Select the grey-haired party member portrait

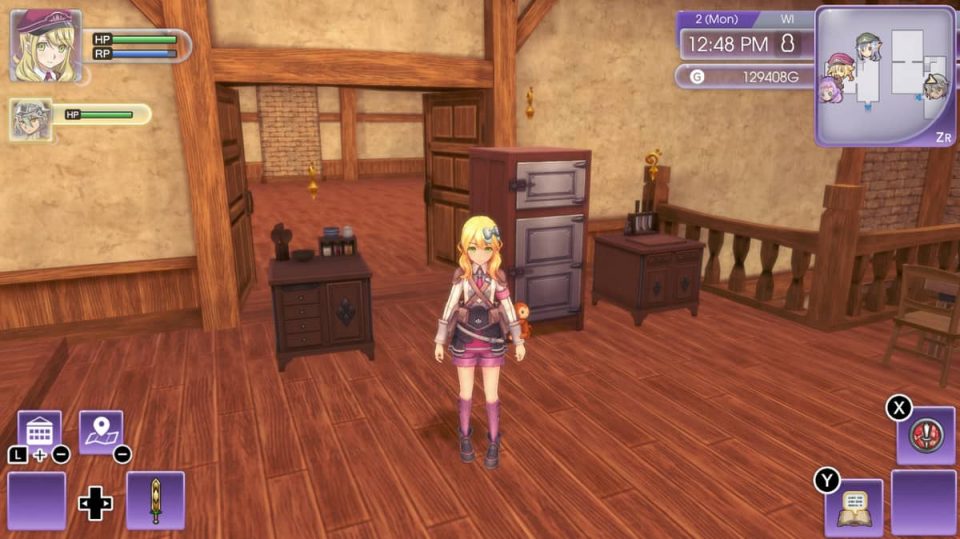31,119
